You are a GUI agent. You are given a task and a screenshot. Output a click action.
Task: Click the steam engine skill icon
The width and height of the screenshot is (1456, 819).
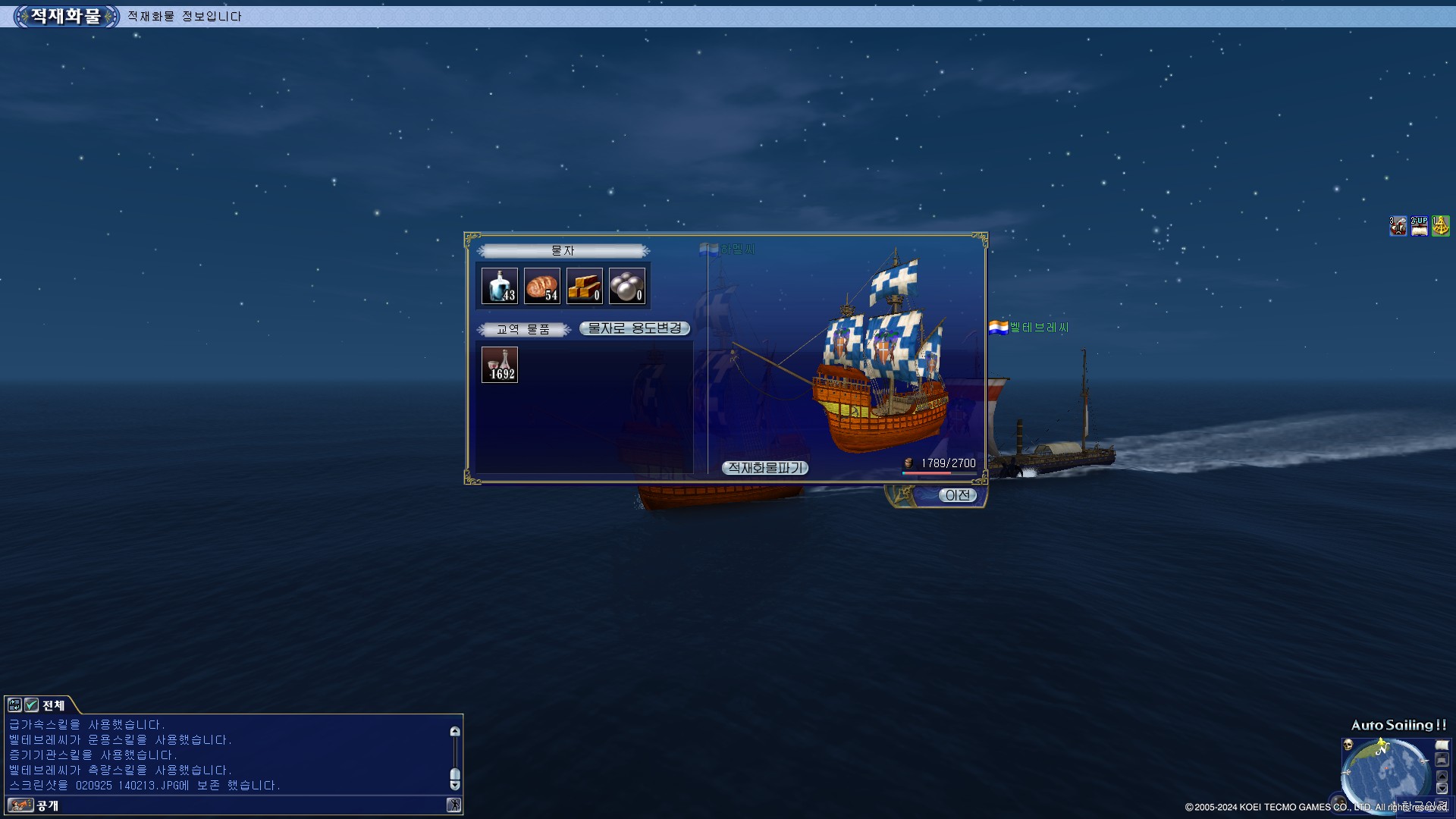coord(1398,226)
